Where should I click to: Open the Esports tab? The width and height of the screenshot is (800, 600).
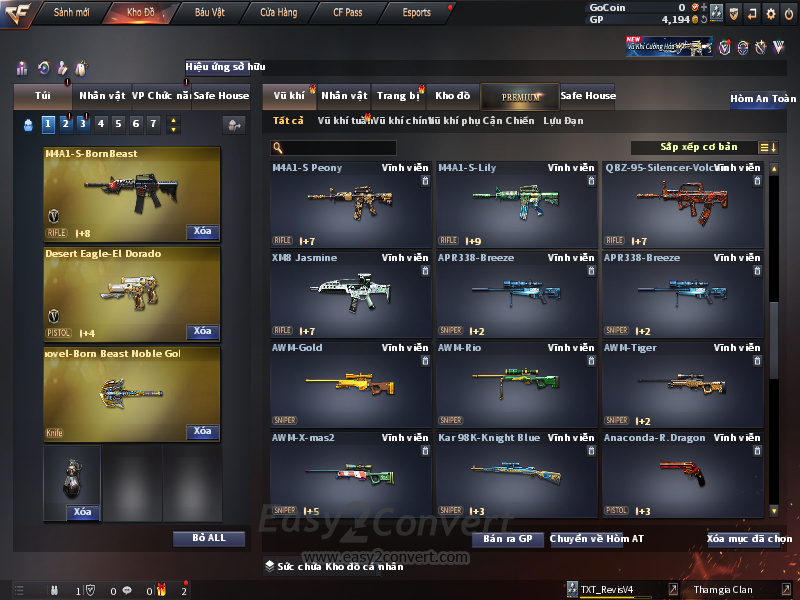point(416,13)
